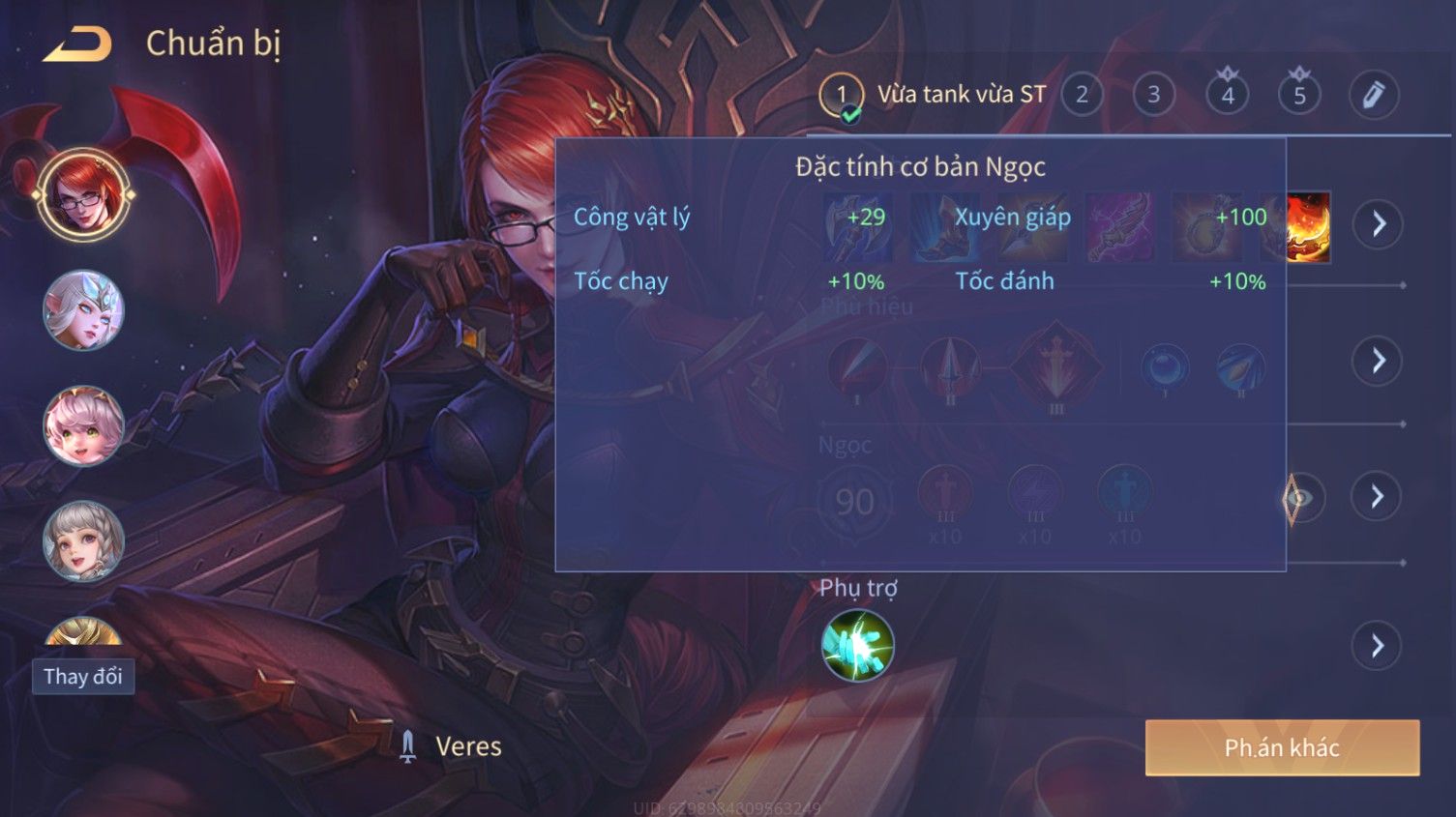Select the gray-haired girl hero portrait
This screenshot has width=1456, height=817.
click(x=83, y=541)
